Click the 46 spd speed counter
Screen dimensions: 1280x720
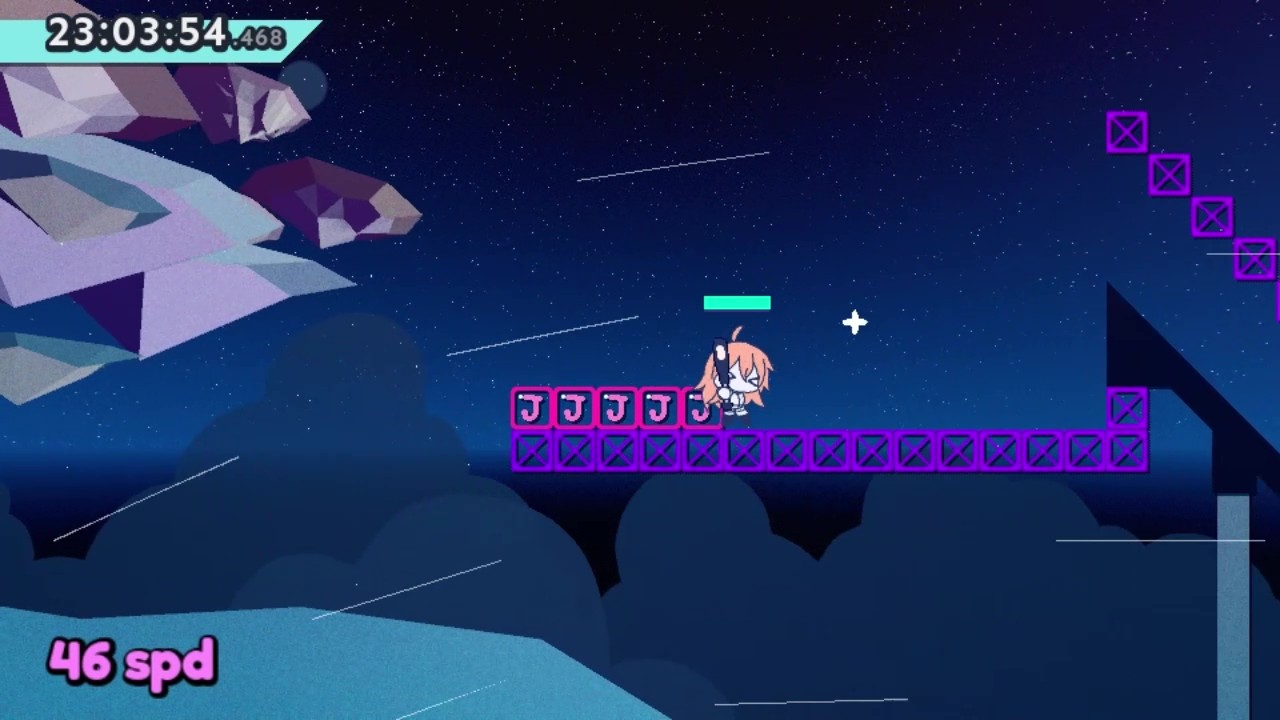click(x=131, y=660)
